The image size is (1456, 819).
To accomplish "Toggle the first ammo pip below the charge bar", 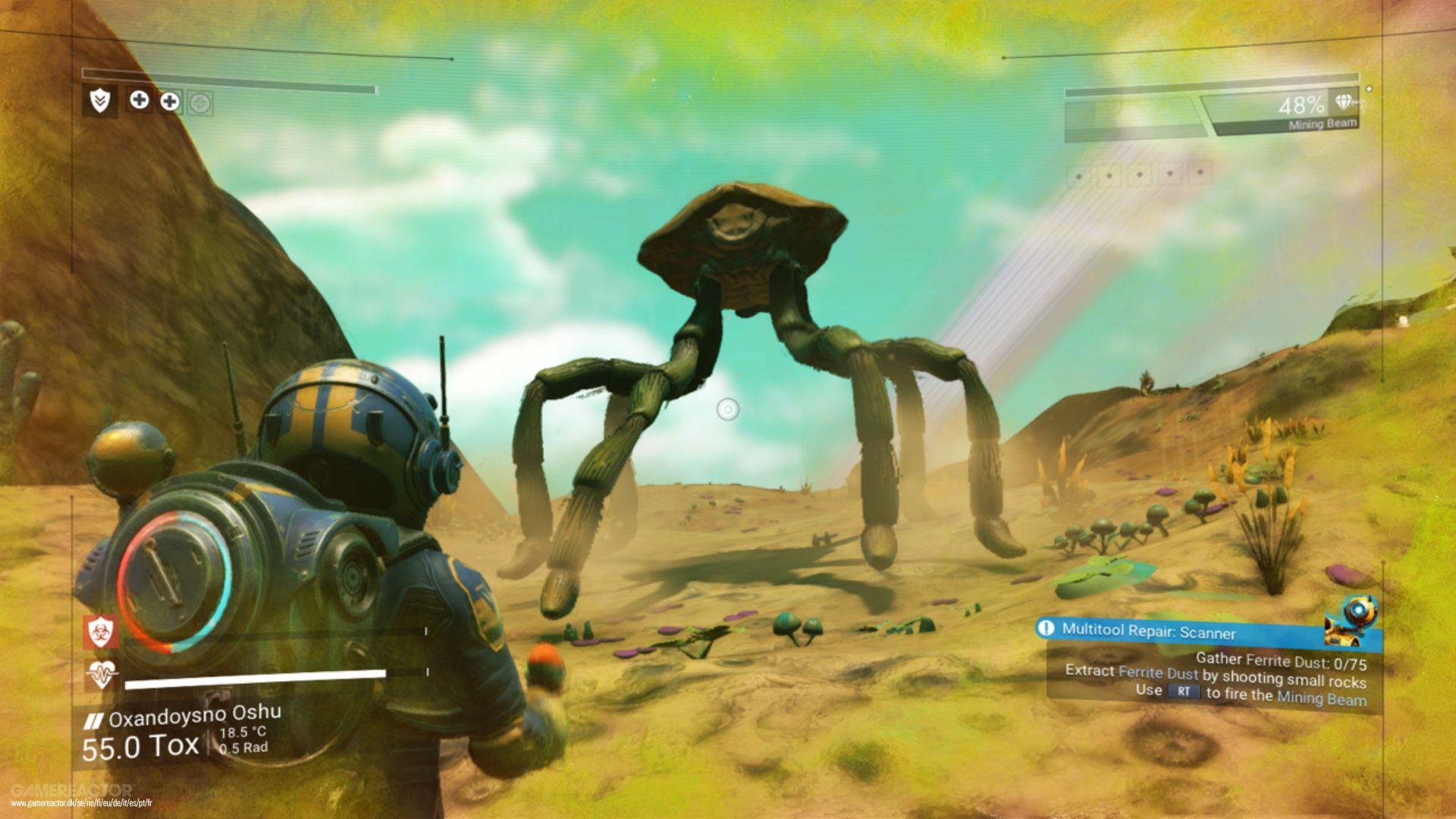I will 1079,177.
